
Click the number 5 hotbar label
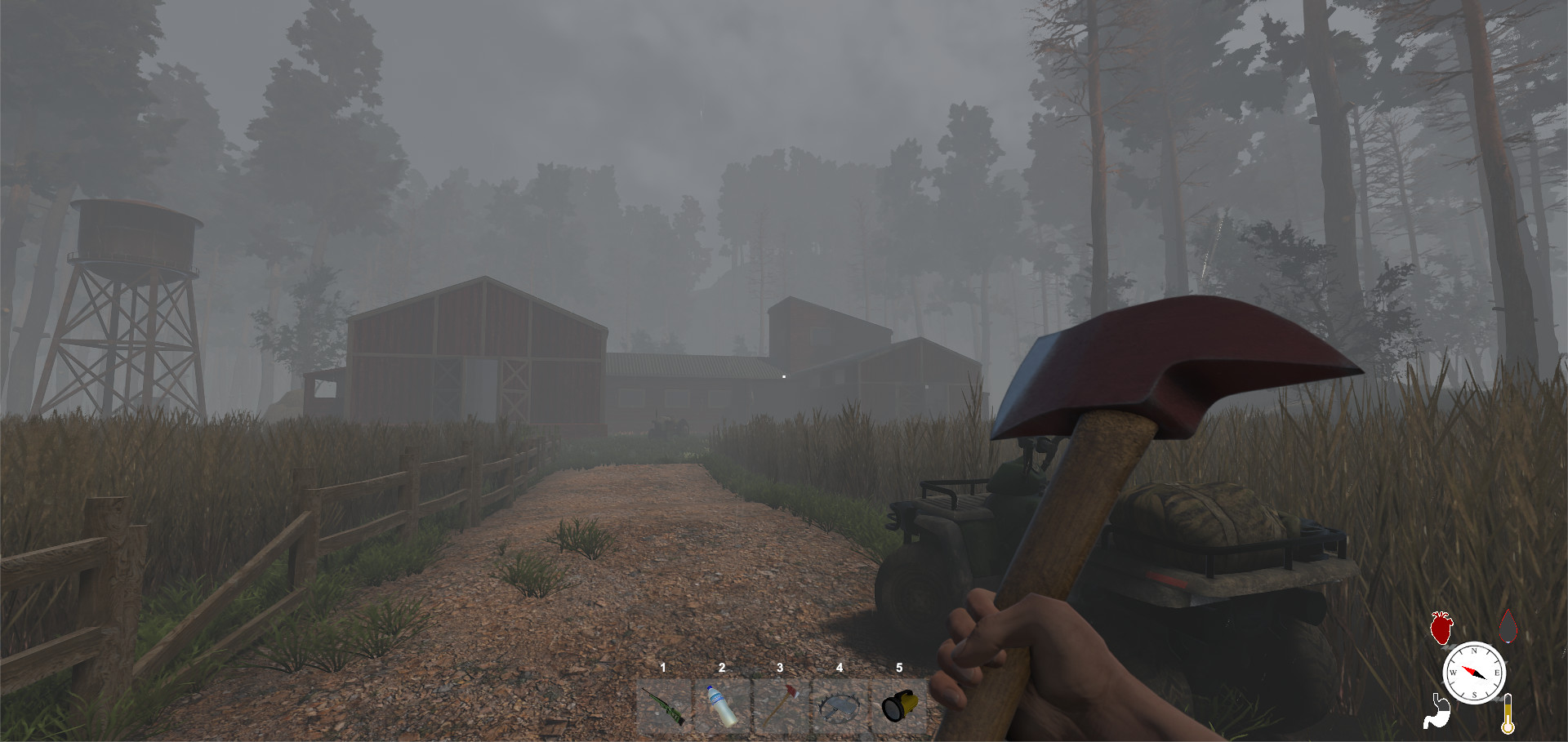click(x=899, y=668)
